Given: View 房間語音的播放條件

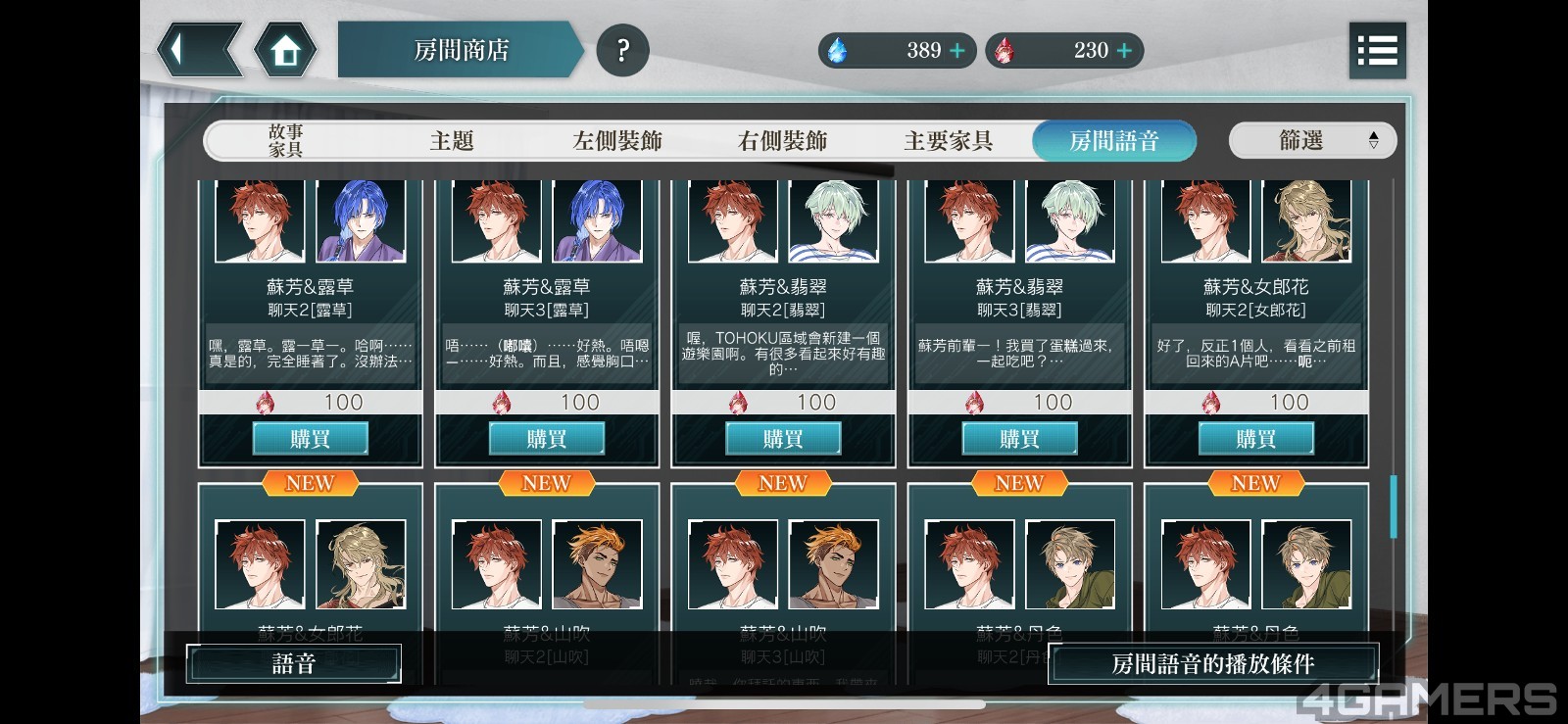Looking at the screenshot, I should click(1213, 663).
